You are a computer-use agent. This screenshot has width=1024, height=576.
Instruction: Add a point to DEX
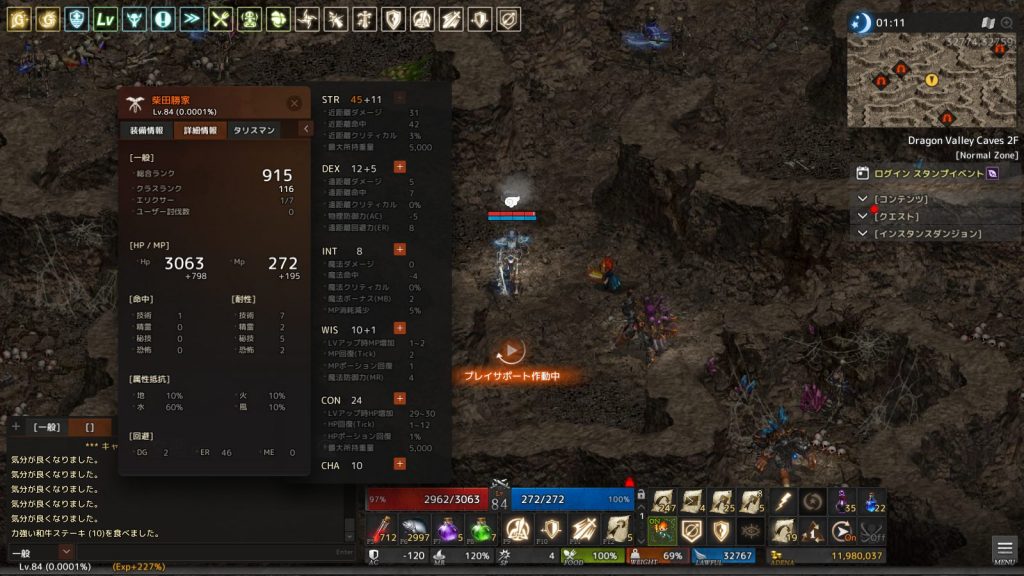coord(400,168)
